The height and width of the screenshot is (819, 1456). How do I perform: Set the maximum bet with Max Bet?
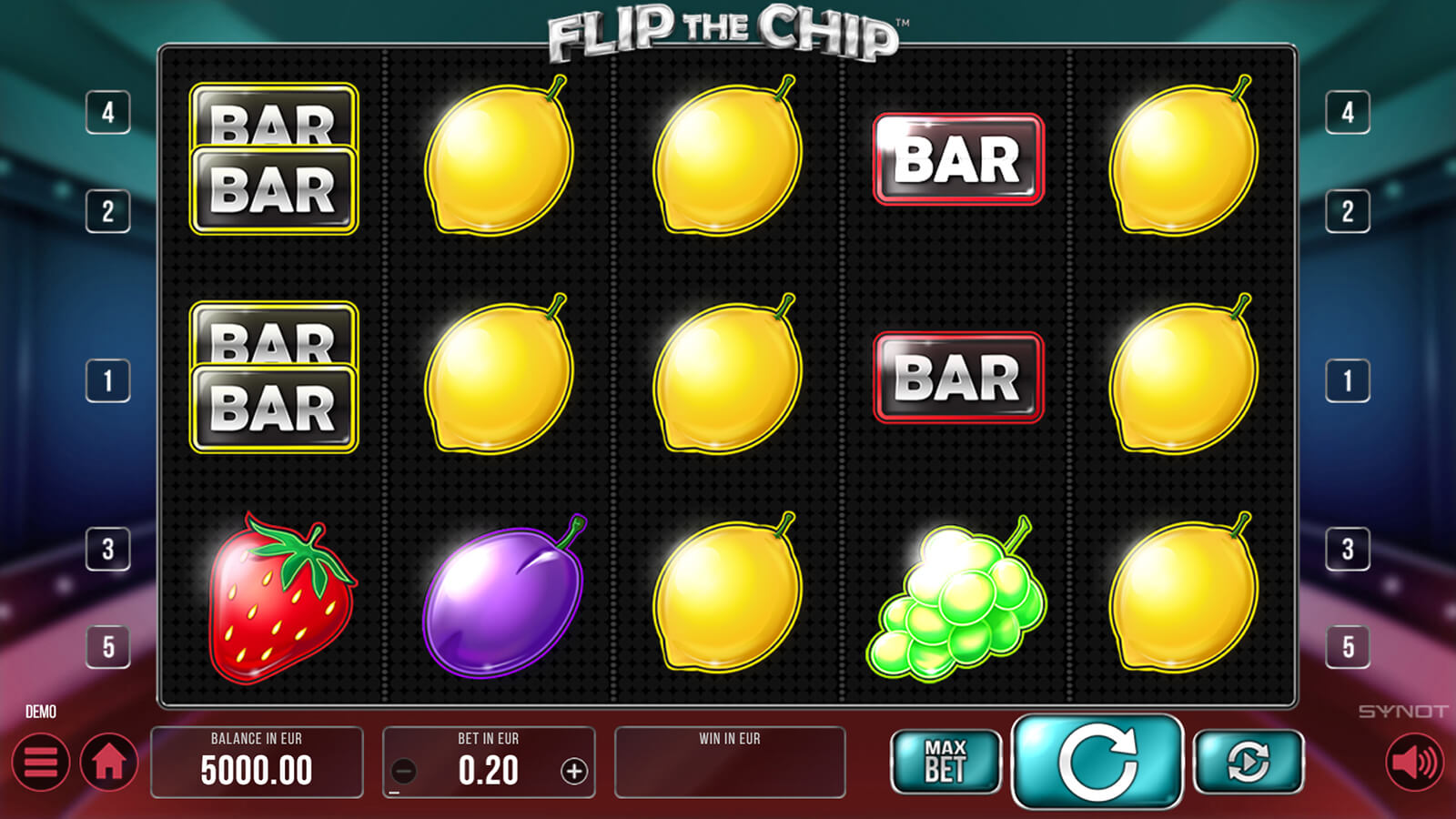pyautogui.click(x=945, y=762)
